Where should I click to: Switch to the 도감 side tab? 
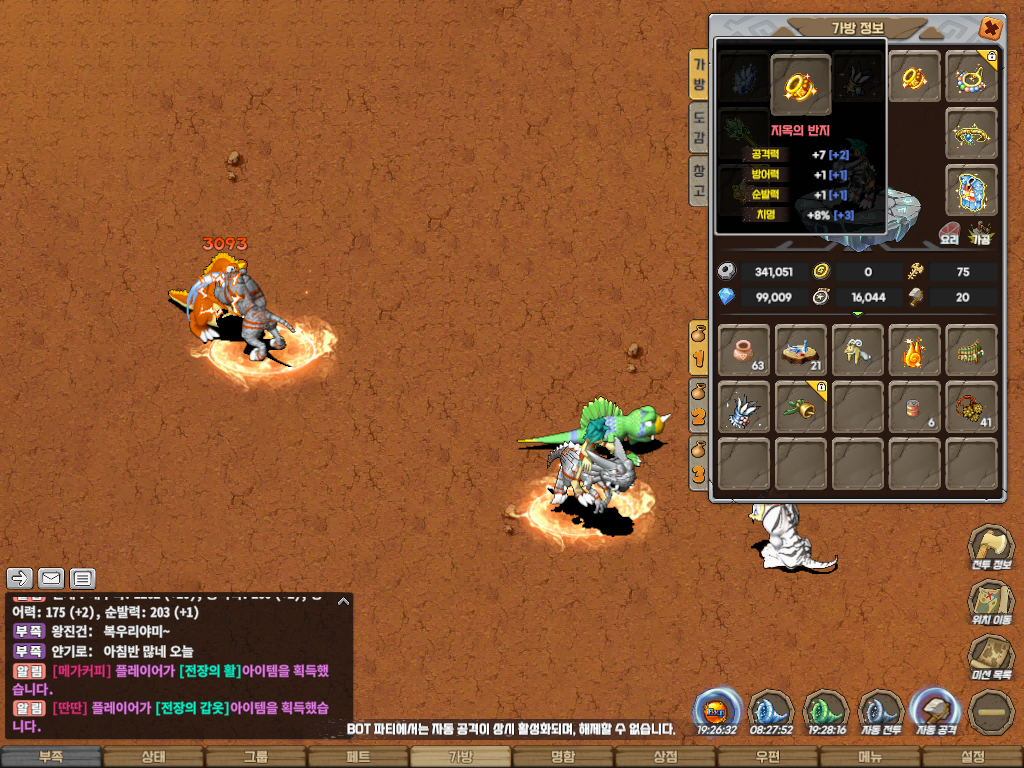click(x=699, y=127)
